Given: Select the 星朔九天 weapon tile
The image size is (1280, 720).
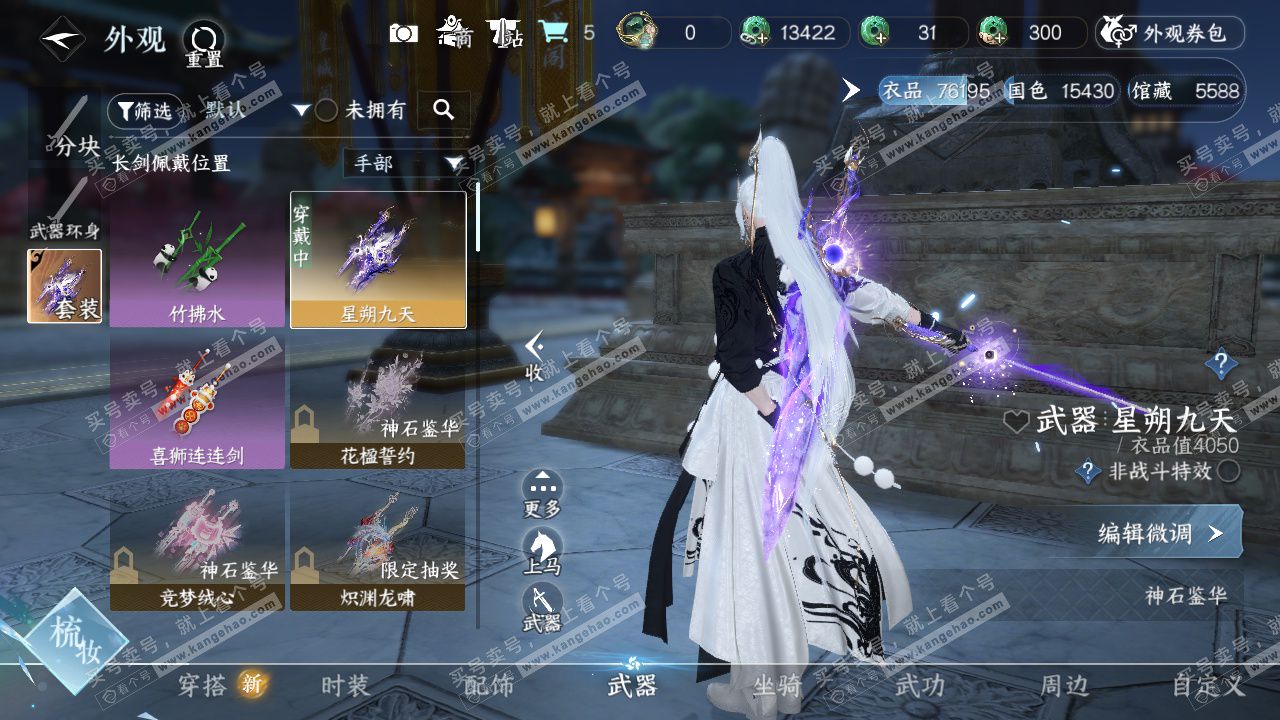Looking at the screenshot, I should pos(378,261).
